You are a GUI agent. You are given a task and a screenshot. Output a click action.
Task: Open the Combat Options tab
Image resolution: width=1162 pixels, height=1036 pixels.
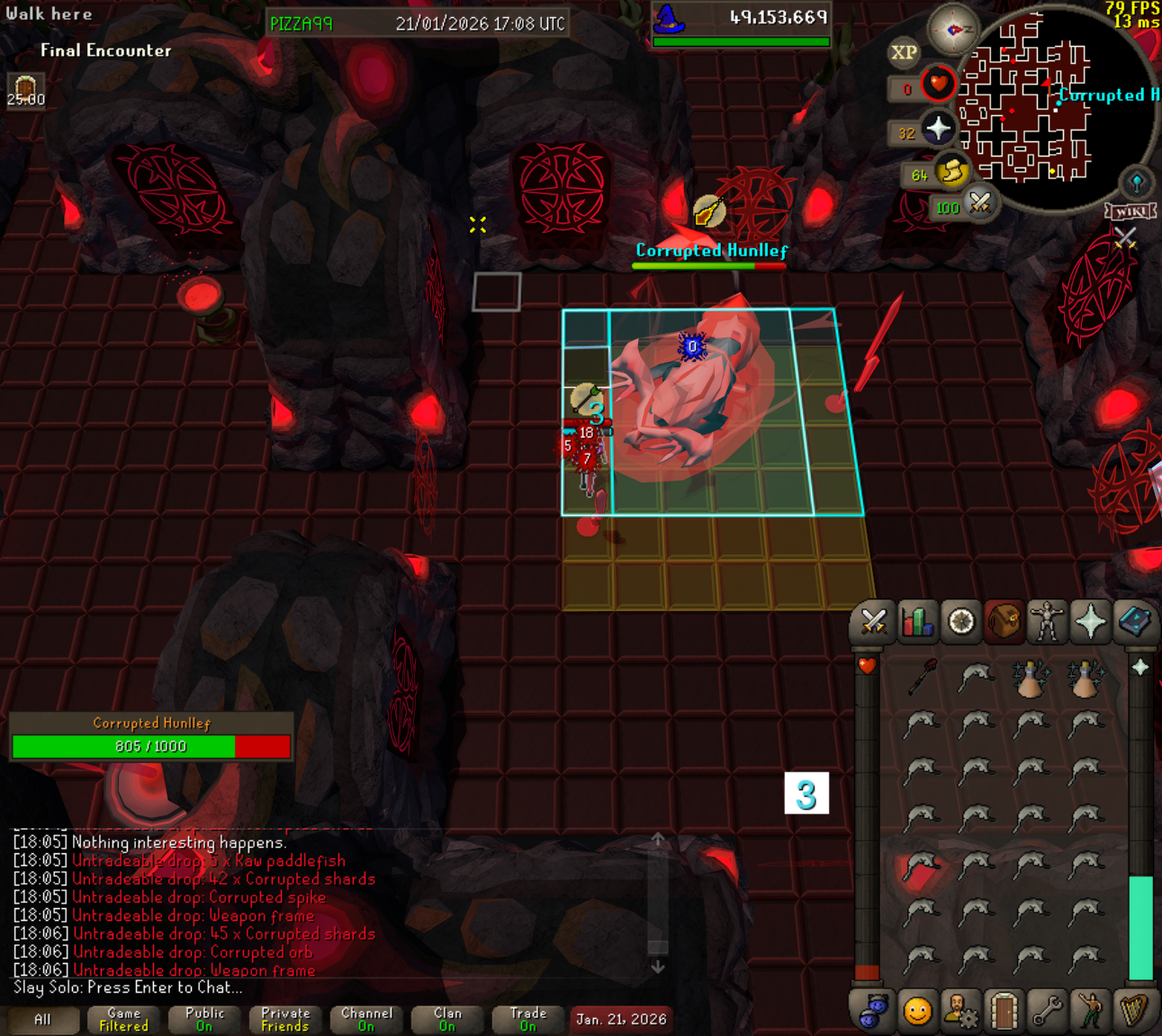pyautogui.click(x=873, y=622)
